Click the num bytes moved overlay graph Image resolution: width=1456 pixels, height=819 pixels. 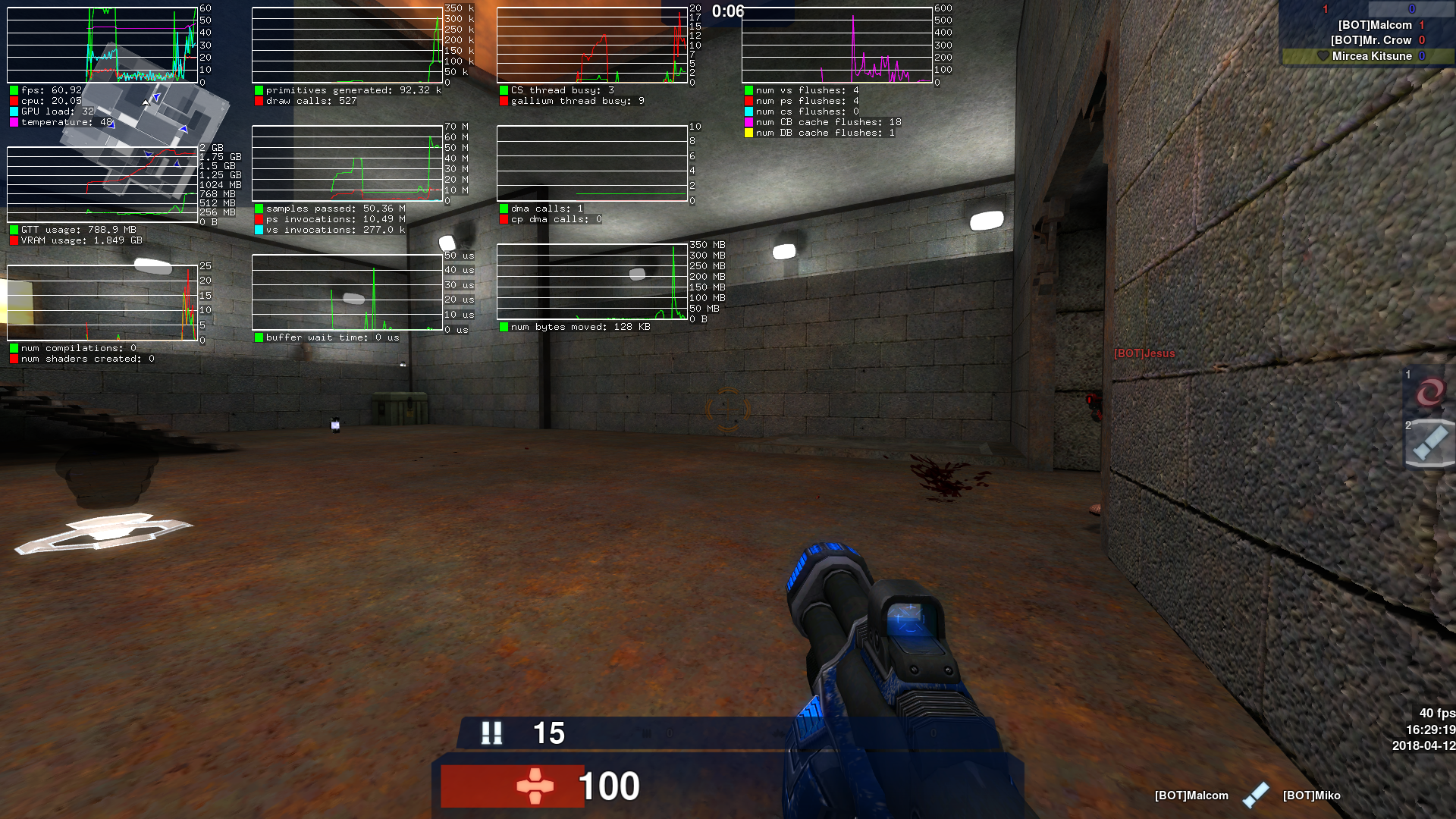(591, 281)
